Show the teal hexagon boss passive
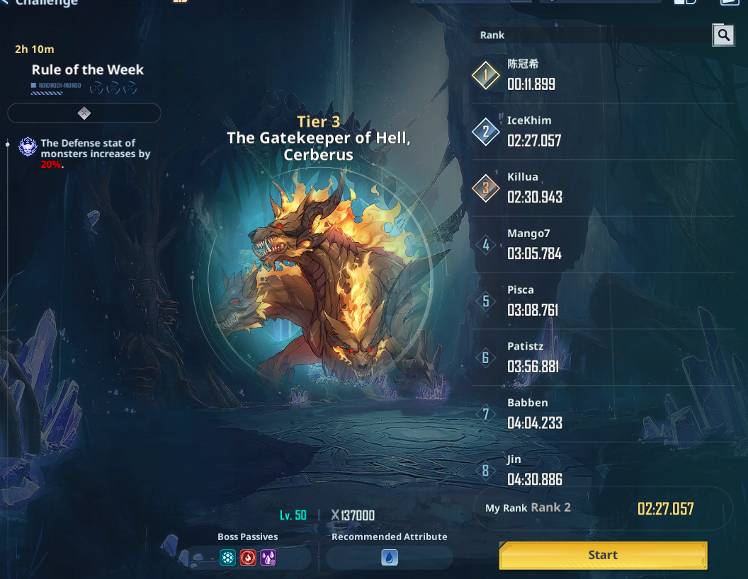 (x=228, y=558)
